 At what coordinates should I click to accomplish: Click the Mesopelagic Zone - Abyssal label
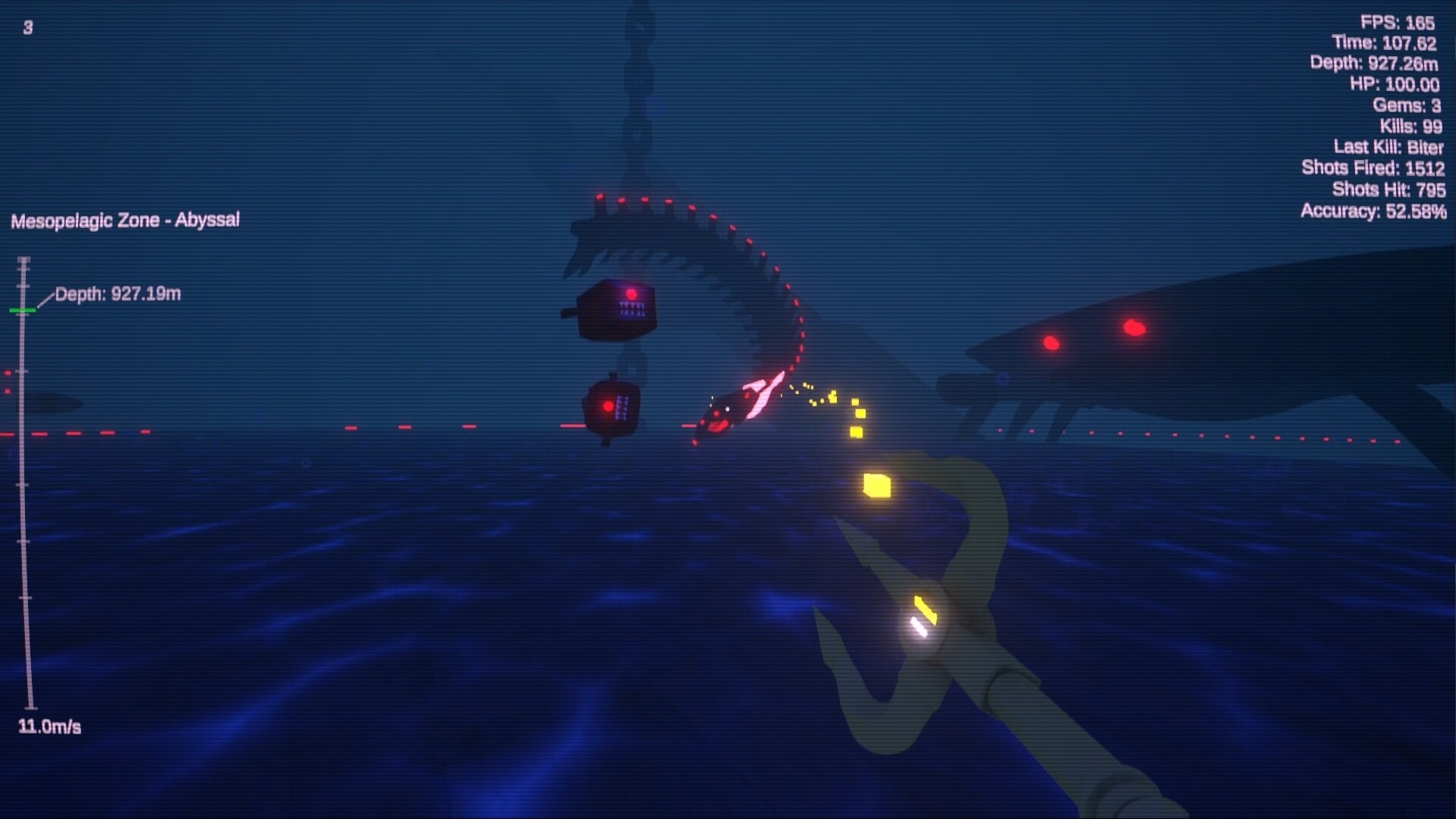[x=124, y=219]
